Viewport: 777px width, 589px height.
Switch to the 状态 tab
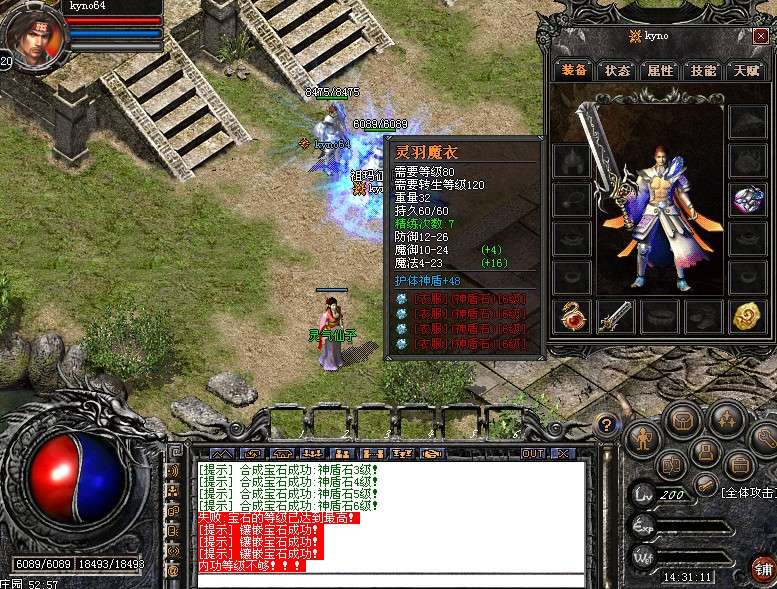point(617,71)
